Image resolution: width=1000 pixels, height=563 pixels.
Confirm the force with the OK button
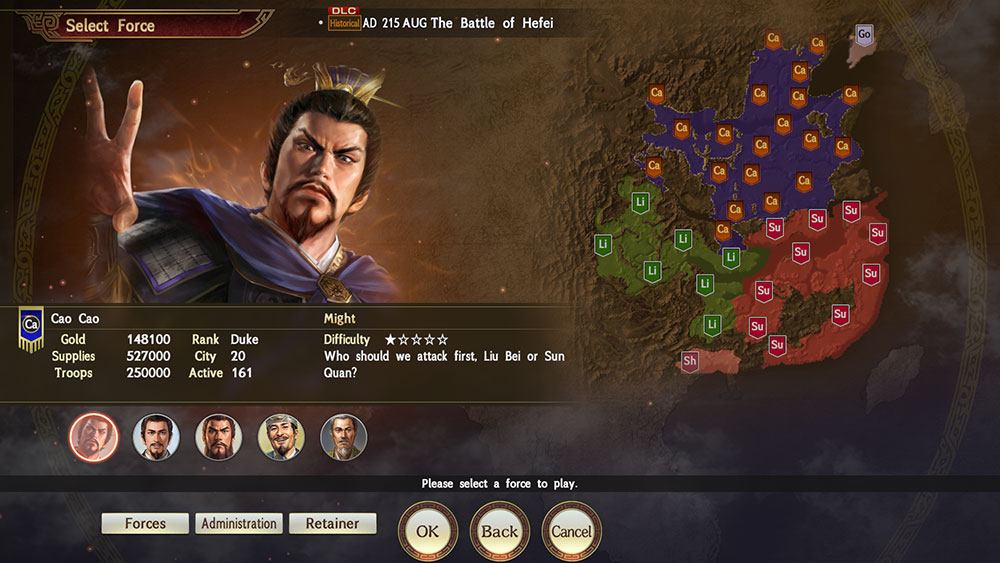click(x=428, y=531)
